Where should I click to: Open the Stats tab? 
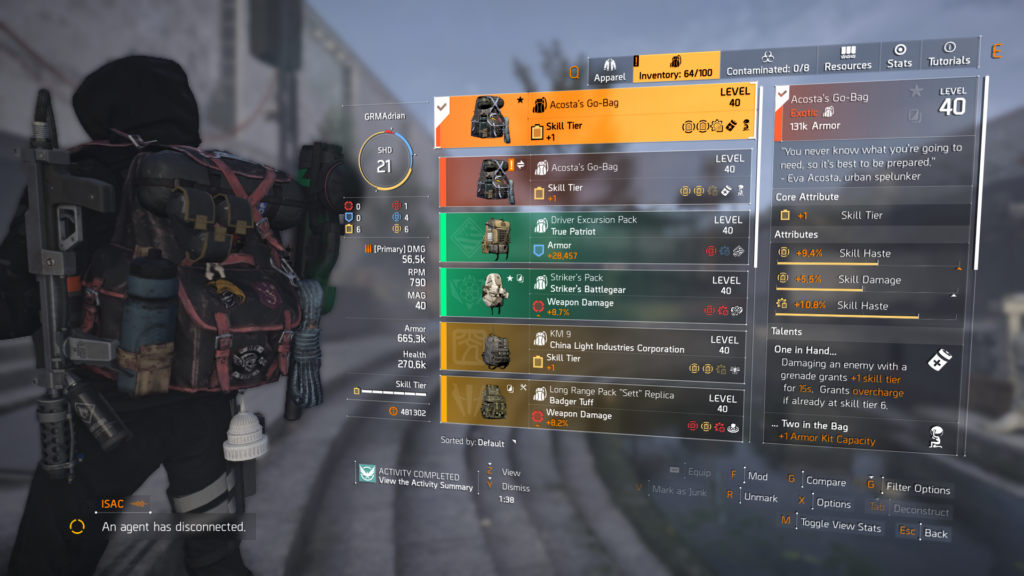tap(900, 57)
